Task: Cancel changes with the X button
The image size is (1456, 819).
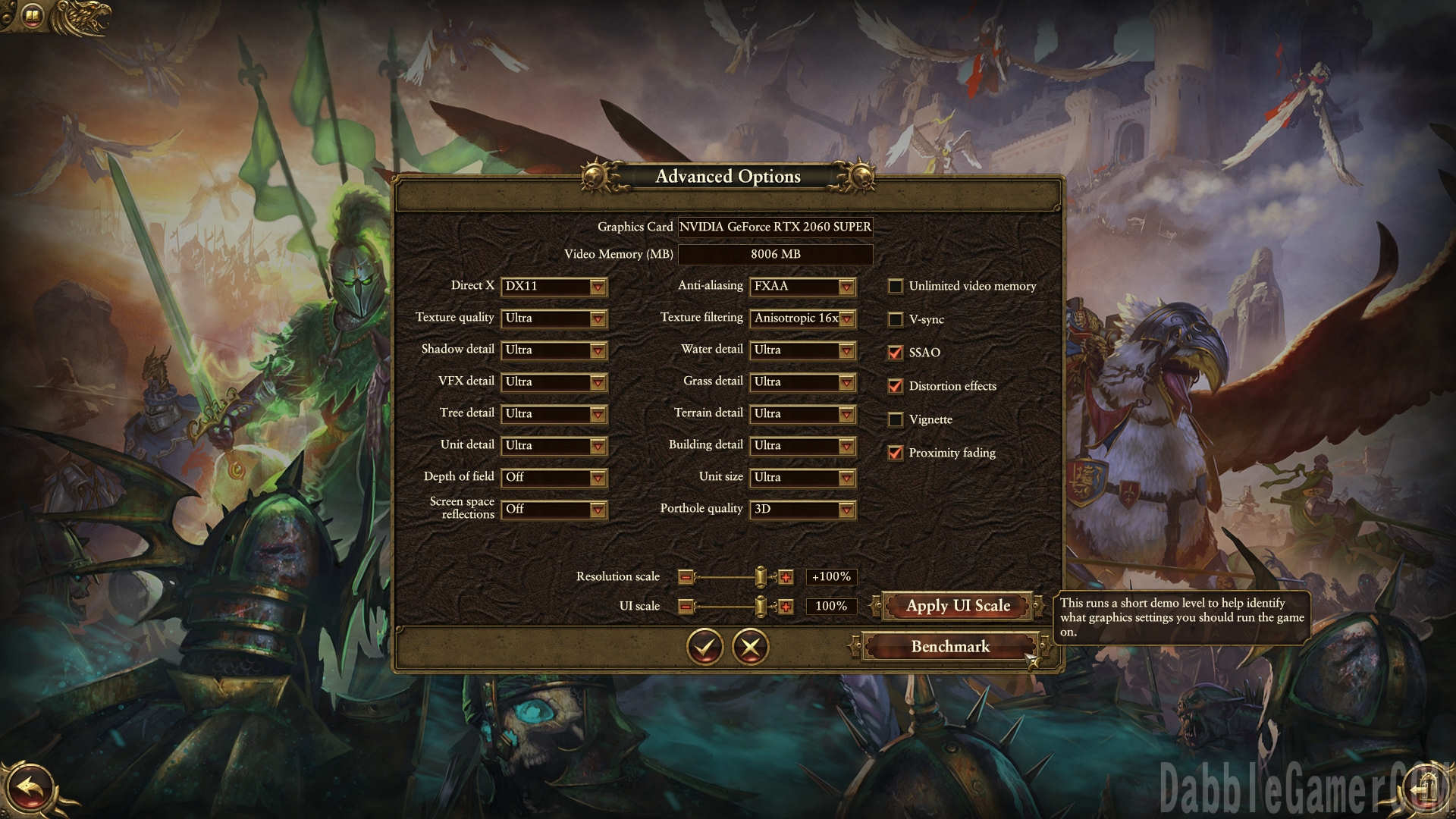Action: pos(751,647)
